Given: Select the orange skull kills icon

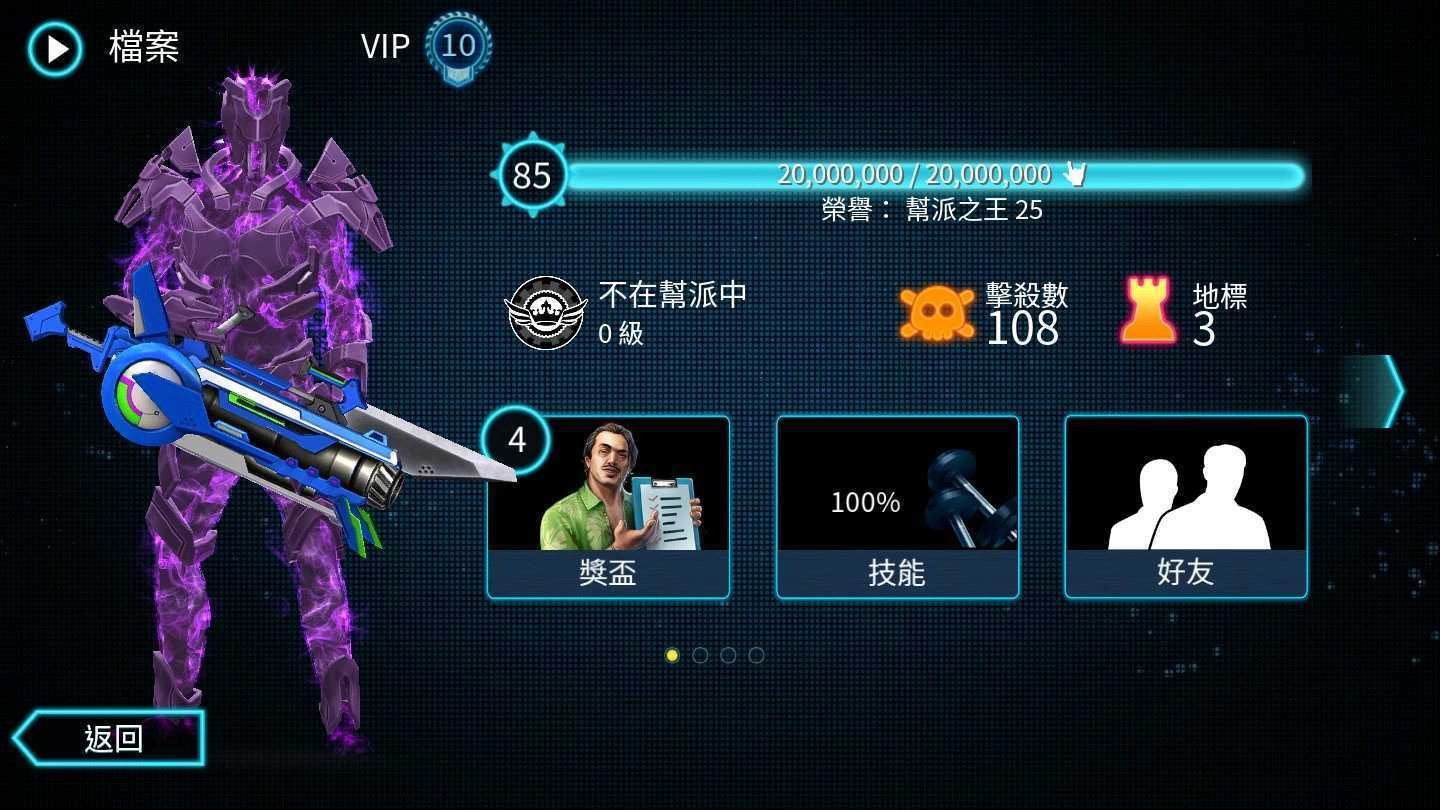Looking at the screenshot, I should (x=936, y=309).
